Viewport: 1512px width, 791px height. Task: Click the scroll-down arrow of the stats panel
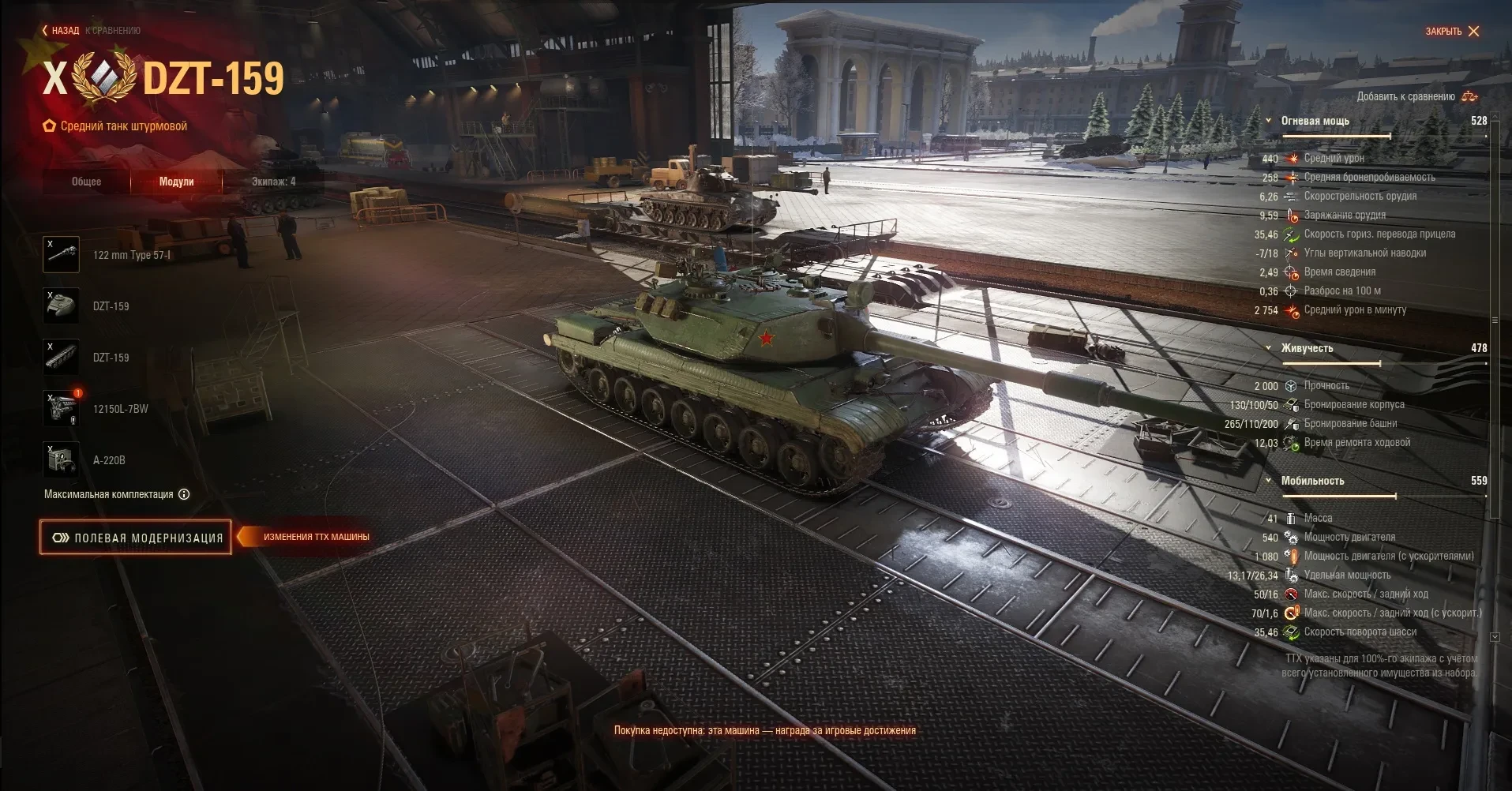[1495, 636]
